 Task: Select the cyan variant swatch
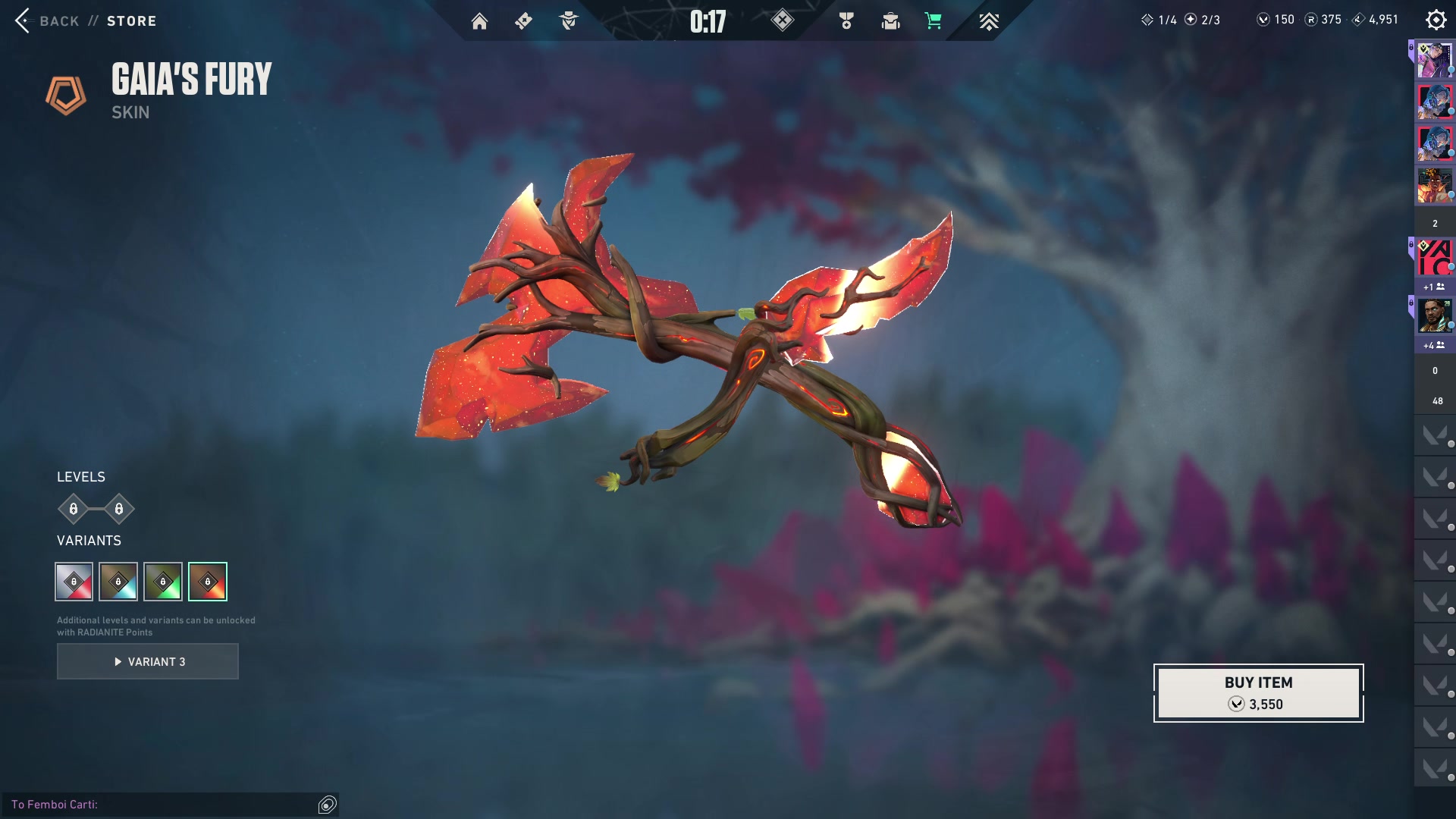pos(118,582)
